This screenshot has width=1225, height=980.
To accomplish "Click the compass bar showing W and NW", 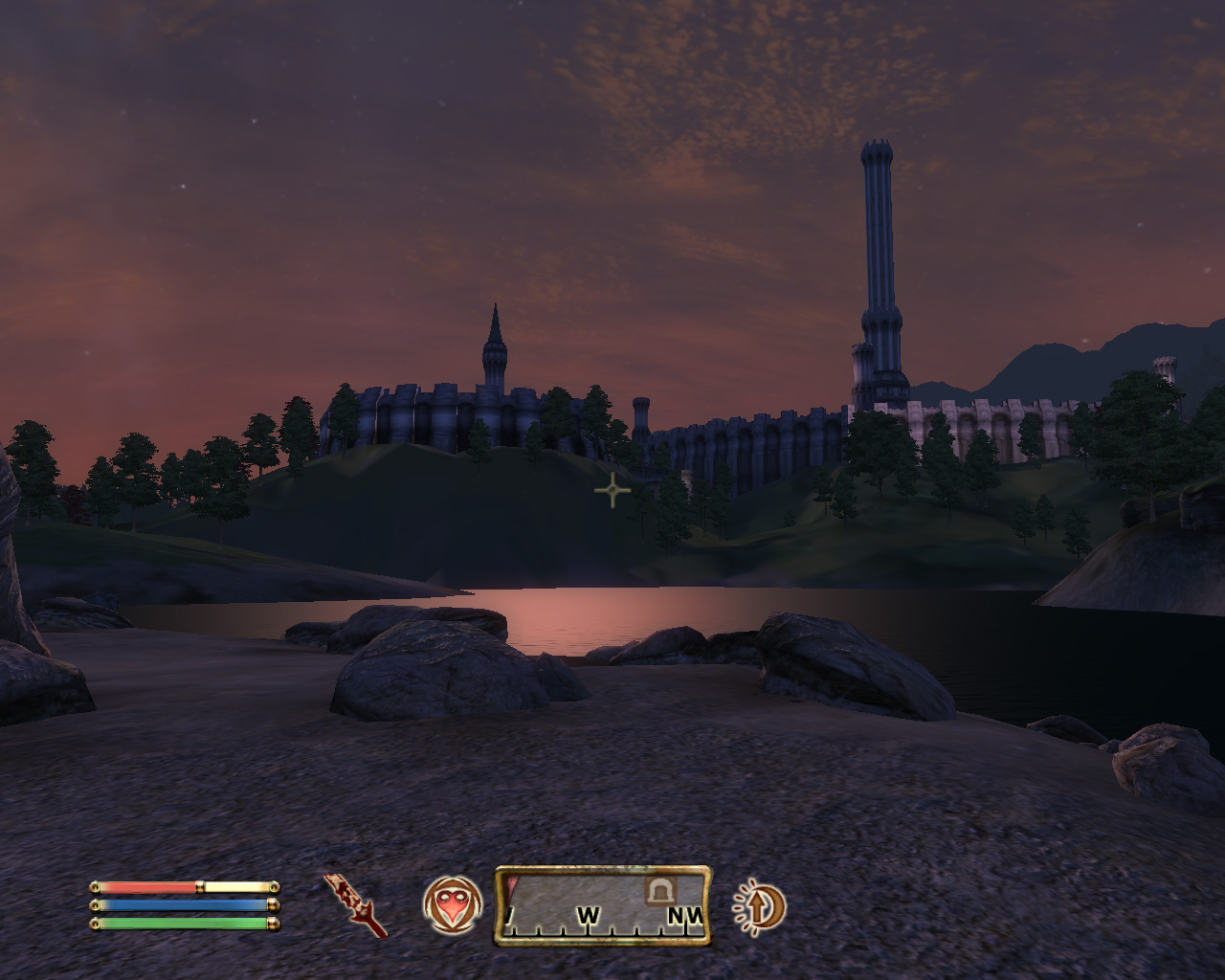I will point(603,905).
